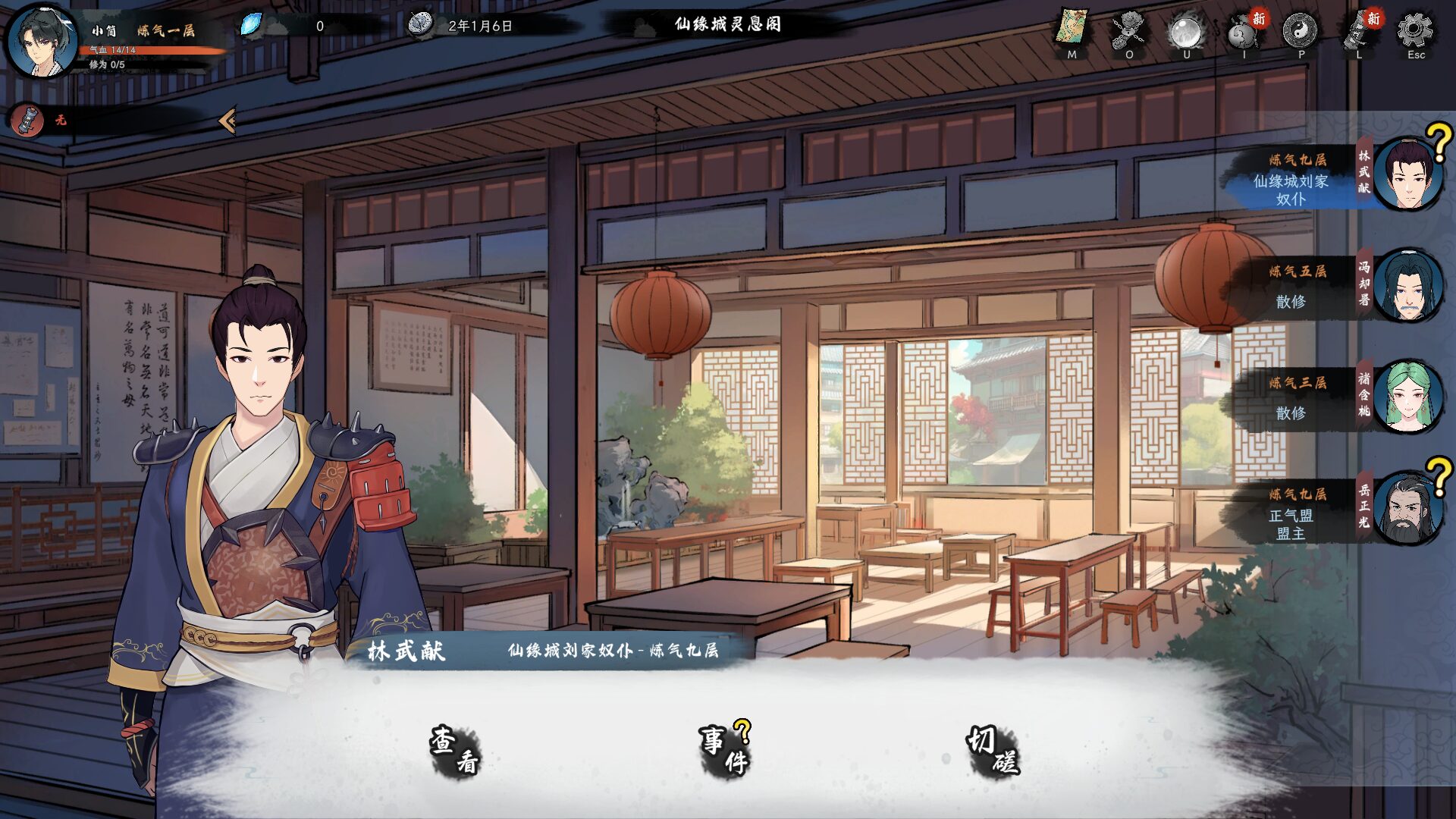1456x819 pixels.
Task: Select green-haired NPC 褚含桃
Action: point(1407,397)
